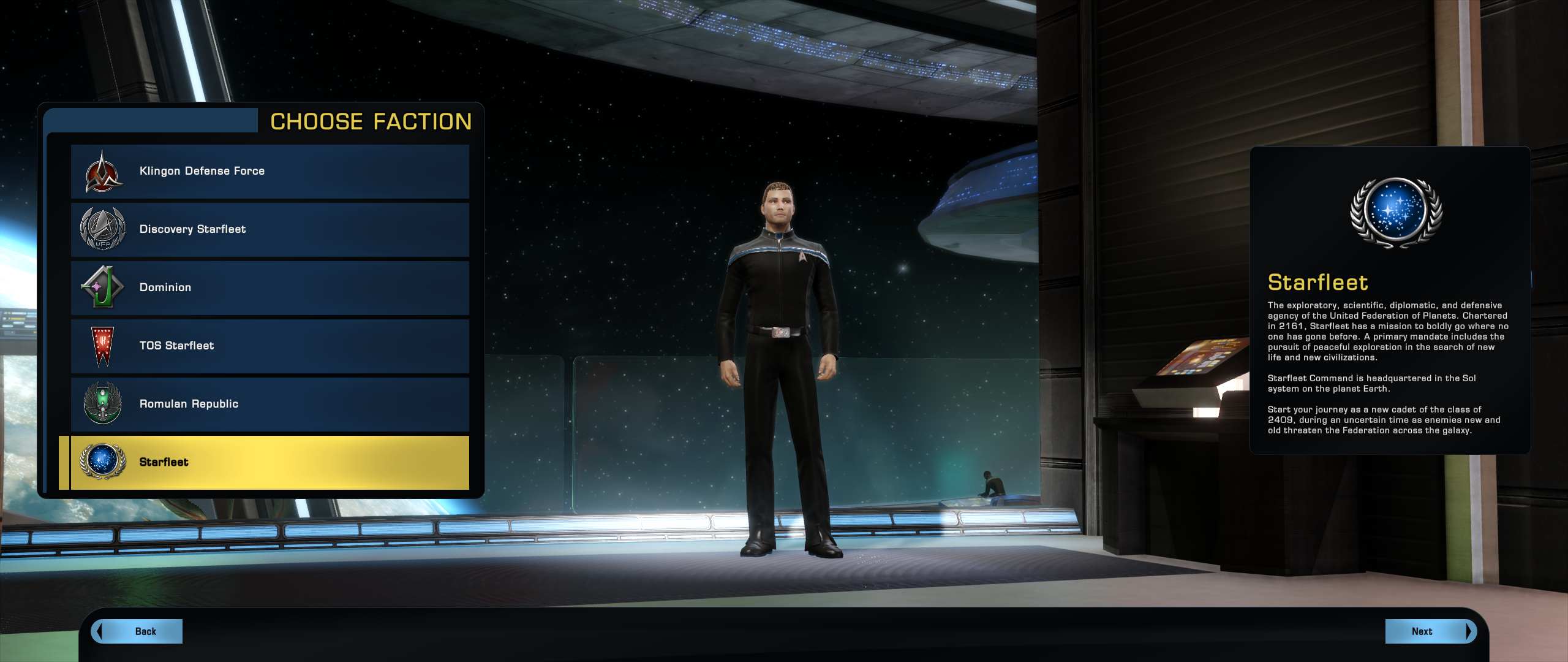The image size is (1568, 662).
Task: Select the Romulan Republic faction
Action: pos(269,404)
